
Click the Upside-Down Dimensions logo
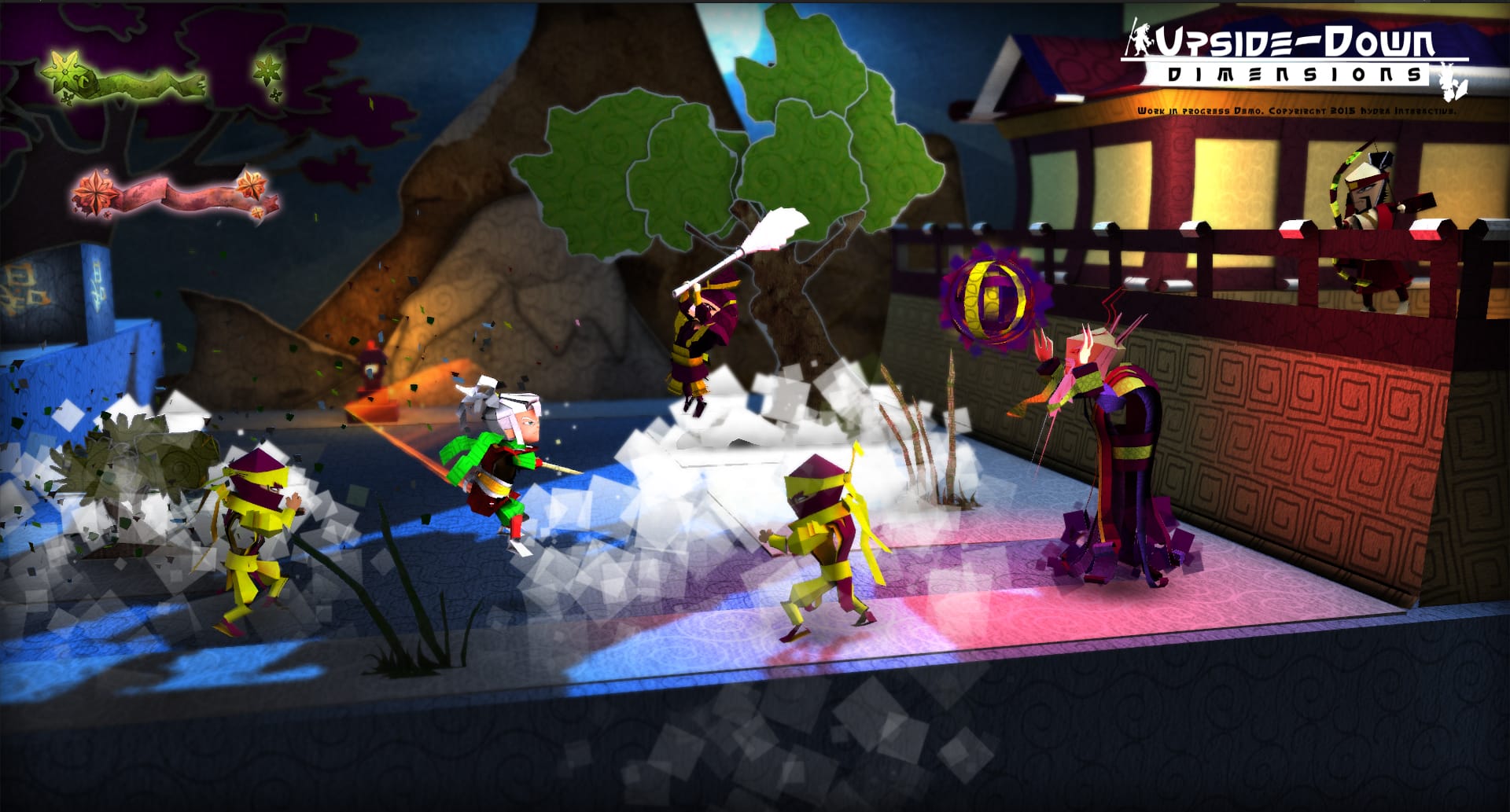tap(1294, 57)
